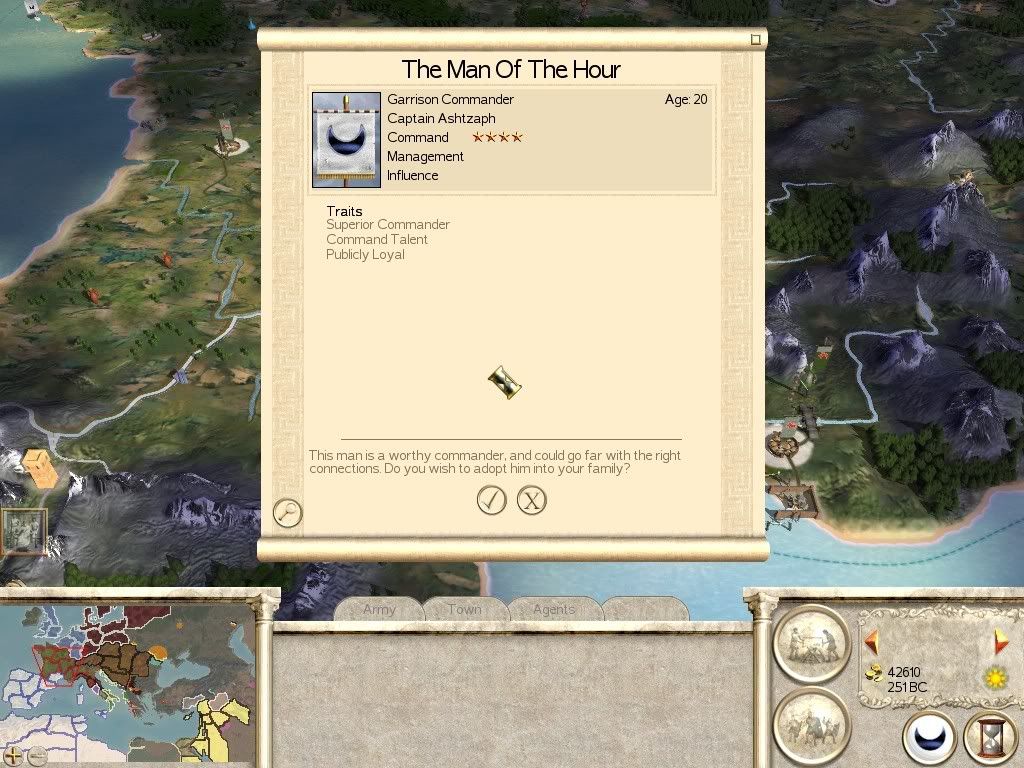Select Captain Ashtzaph's crescent banner portrait
The image size is (1024, 768).
click(x=346, y=140)
